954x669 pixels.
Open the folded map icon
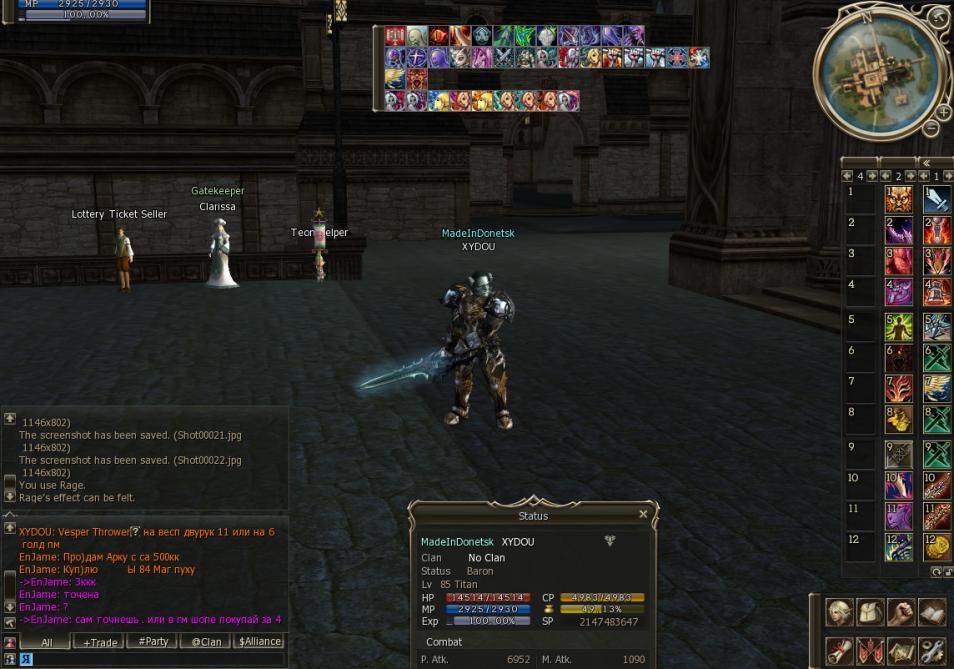(901, 651)
